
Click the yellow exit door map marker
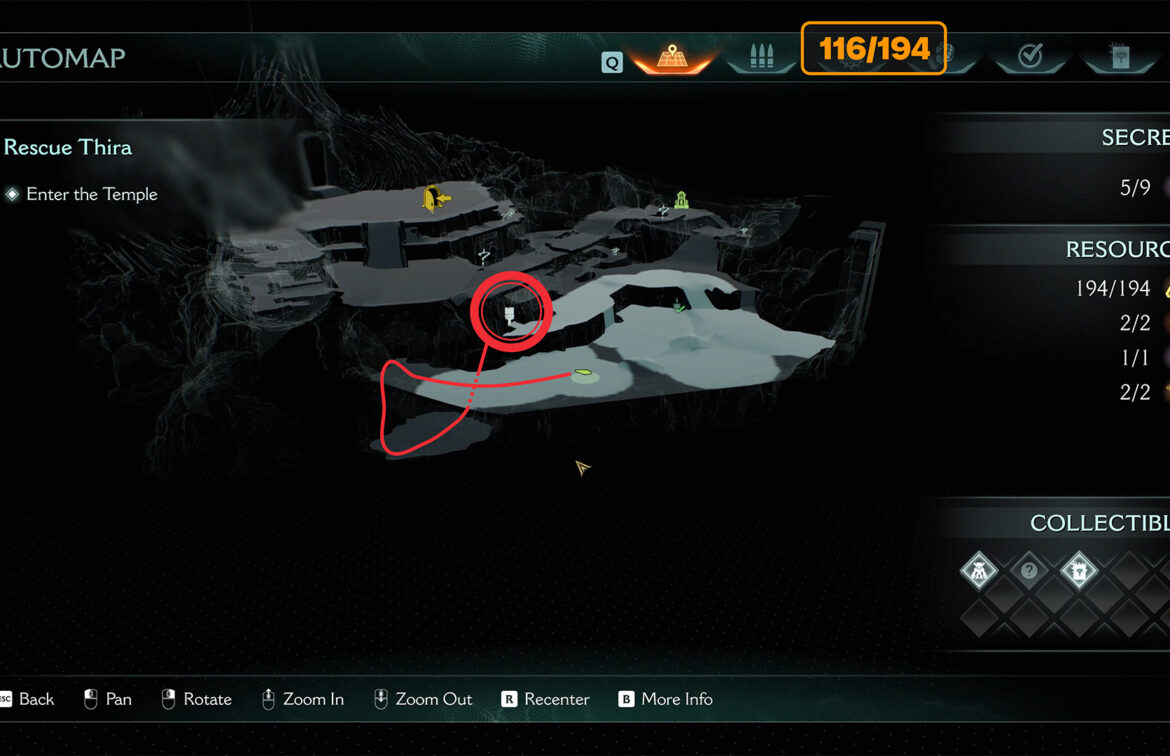[435, 199]
